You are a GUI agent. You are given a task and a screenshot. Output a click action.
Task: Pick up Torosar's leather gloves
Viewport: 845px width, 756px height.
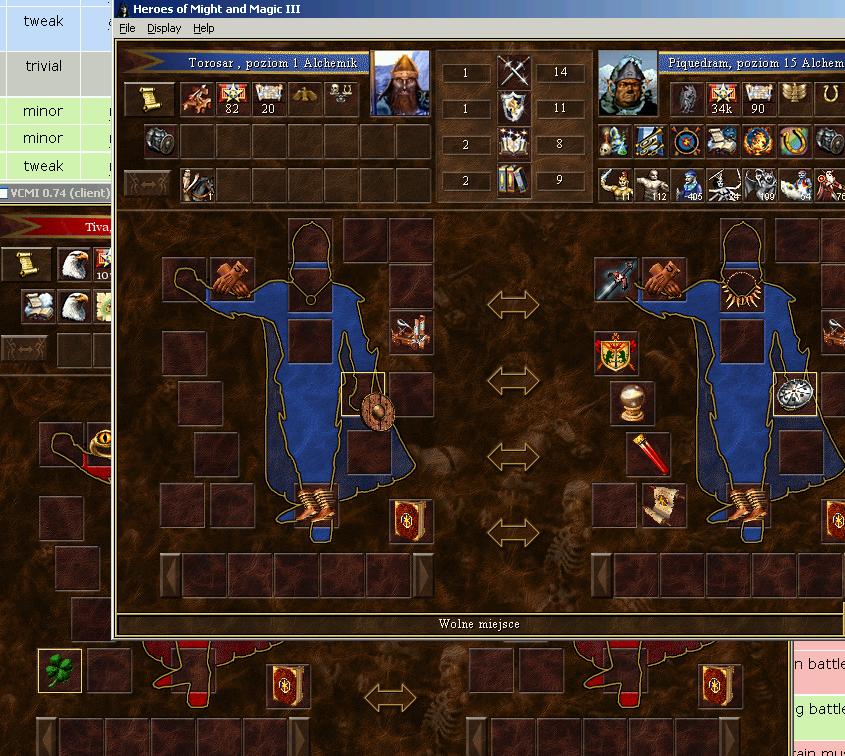tap(231, 279)
